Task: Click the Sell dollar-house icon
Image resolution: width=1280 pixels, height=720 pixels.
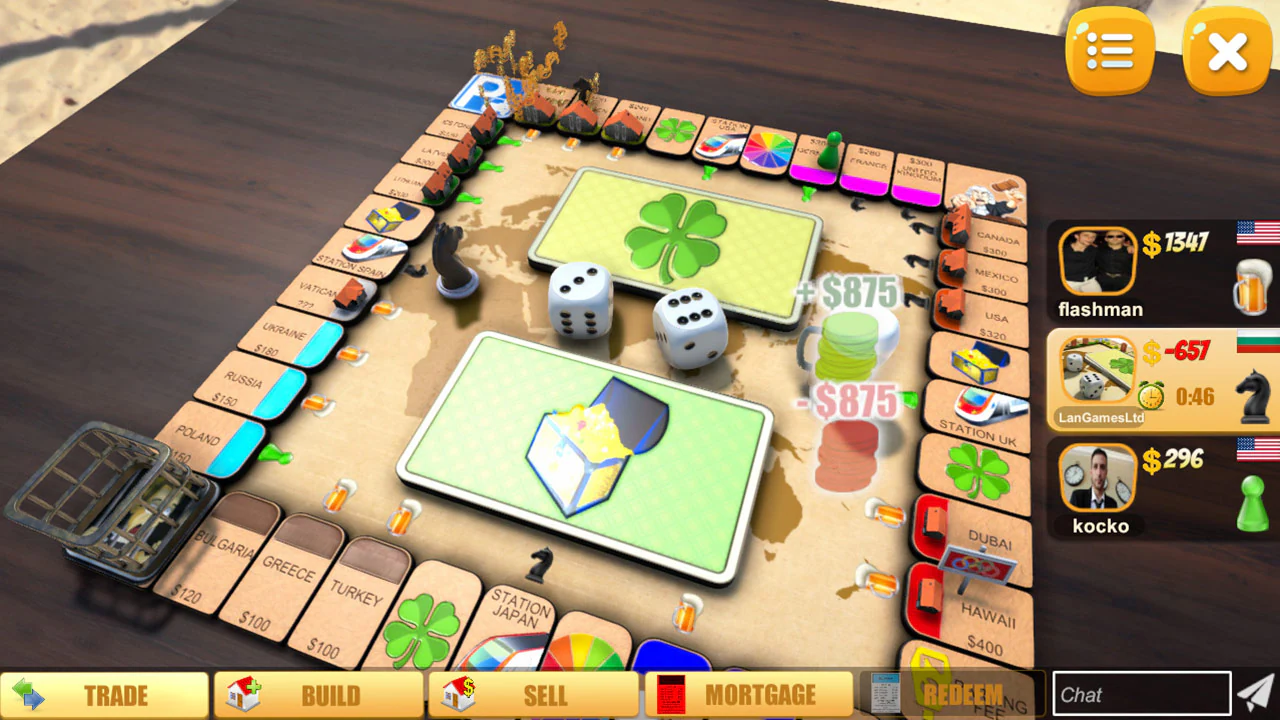Action: coord(458,693)
